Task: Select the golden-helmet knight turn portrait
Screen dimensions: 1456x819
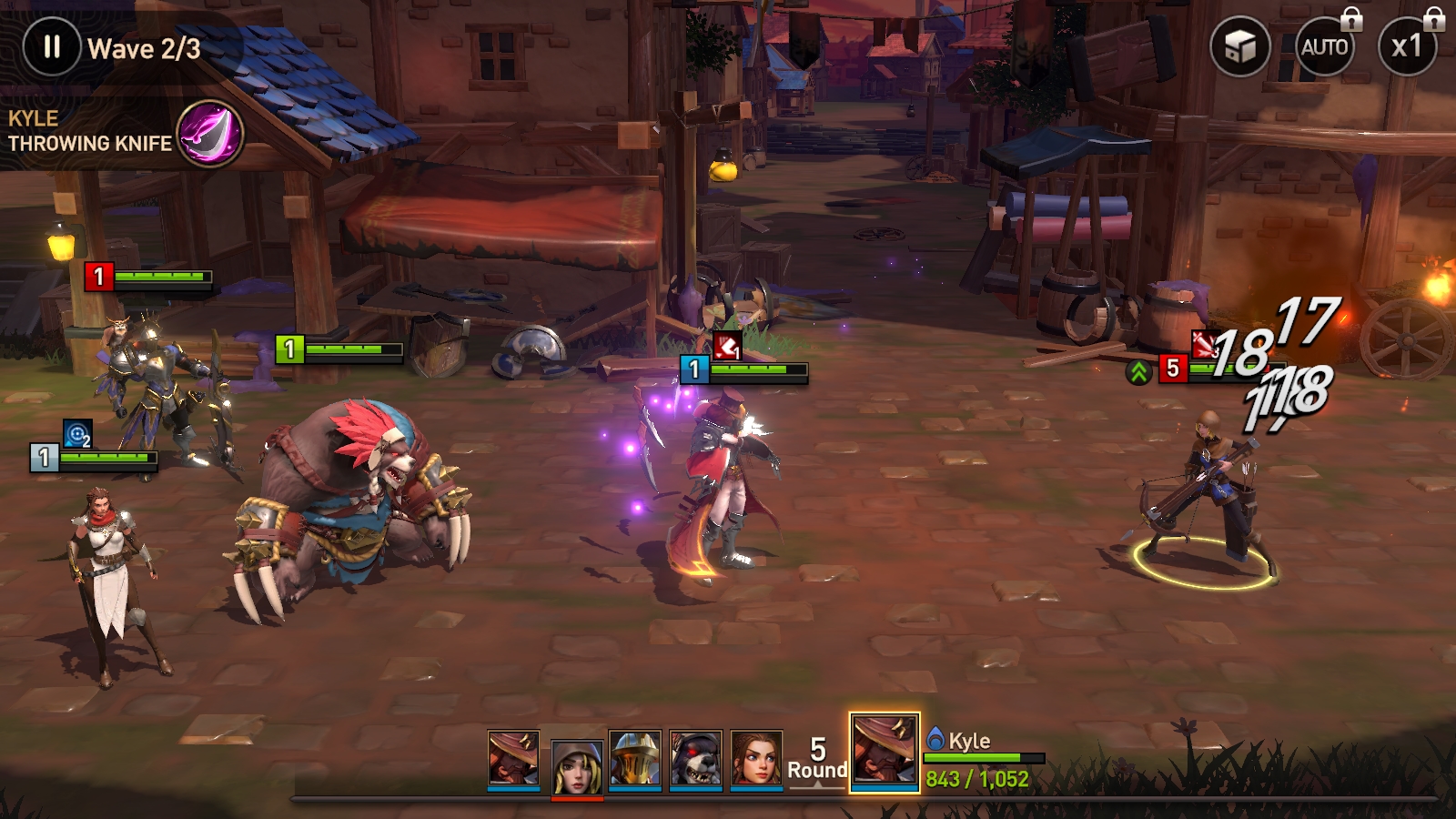Action: [635, 759]
